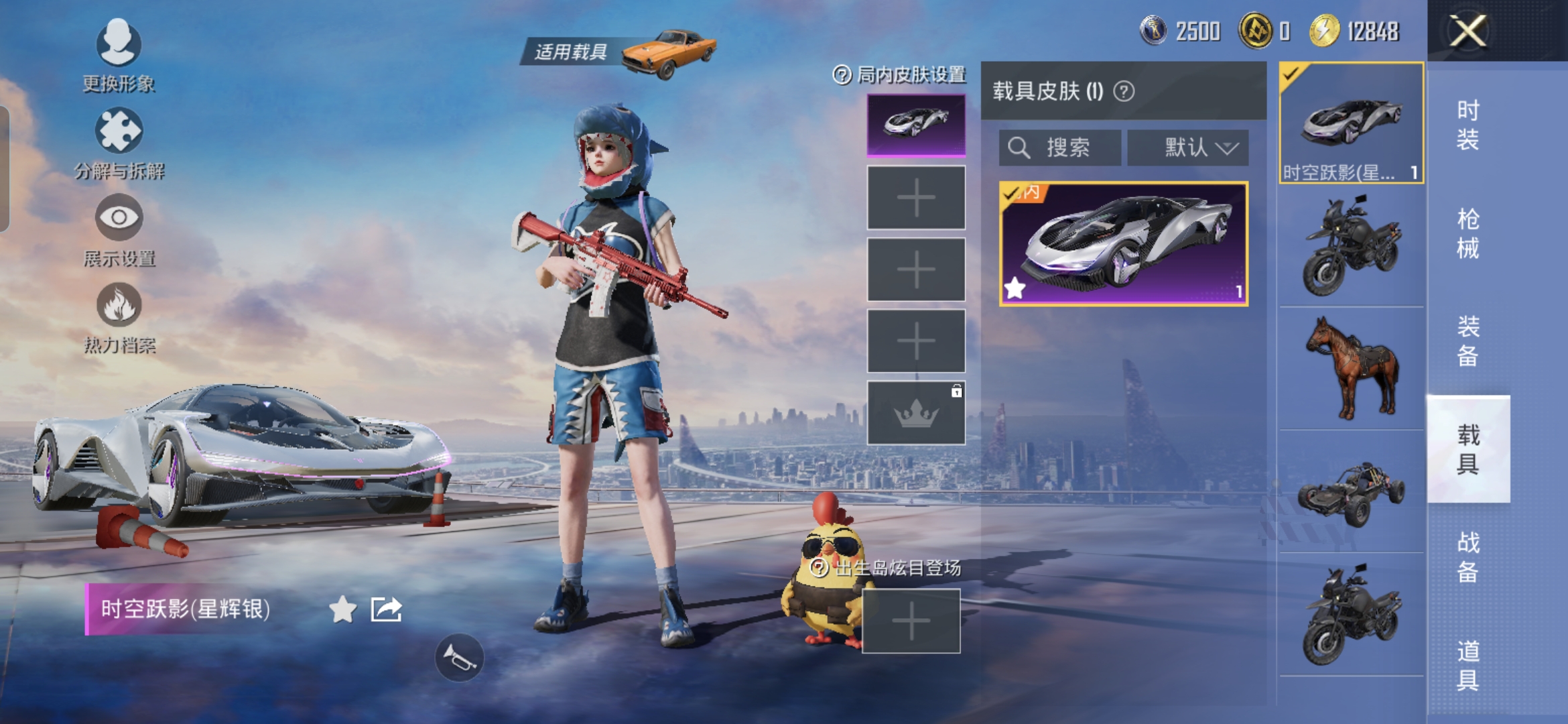The image size is (1568, 724).
Task: Select the horse vehicle thumbnail
Action: [x=1351, y=367]
